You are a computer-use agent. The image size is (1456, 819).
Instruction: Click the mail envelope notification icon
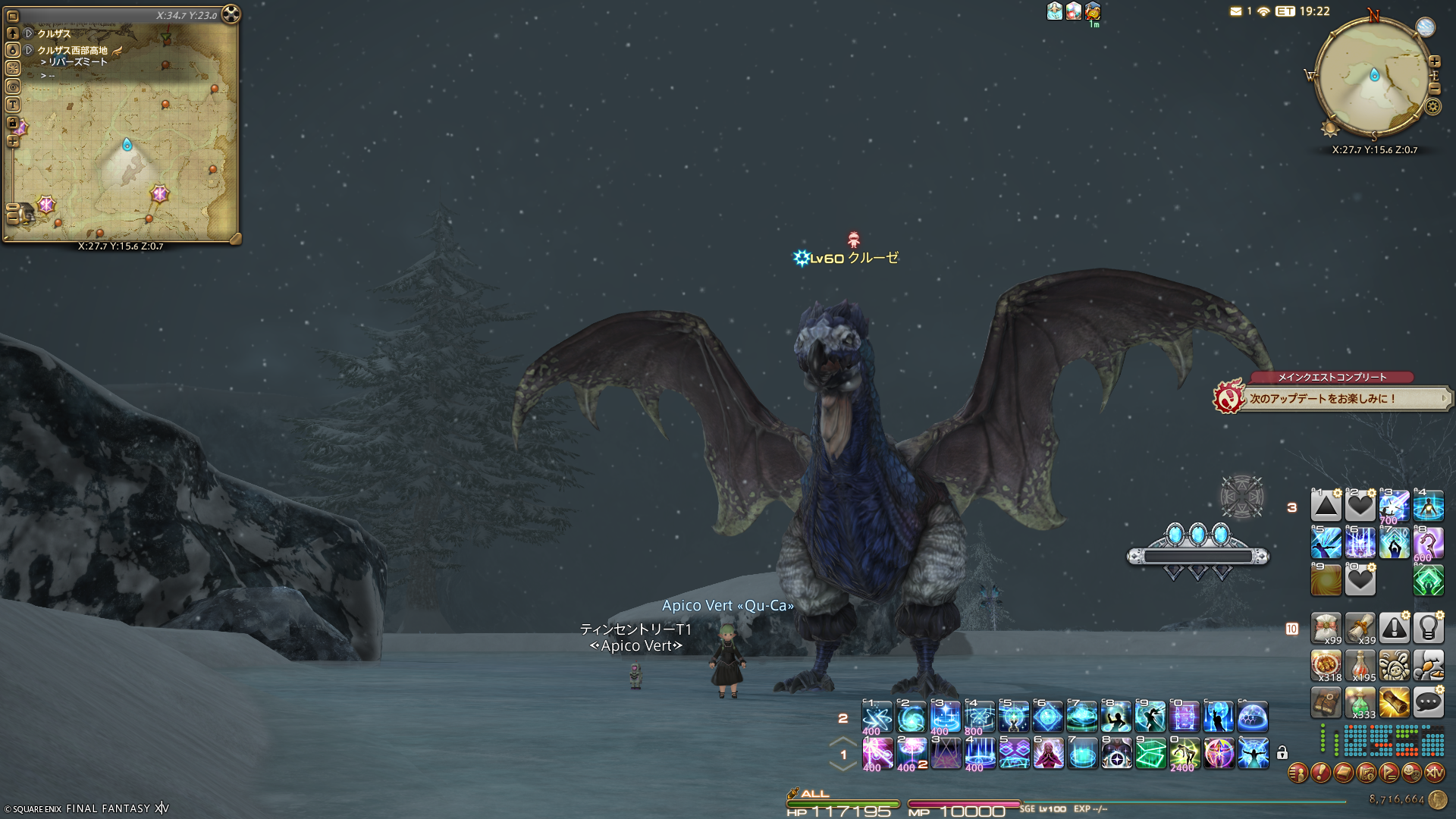tap(1236, 11)
